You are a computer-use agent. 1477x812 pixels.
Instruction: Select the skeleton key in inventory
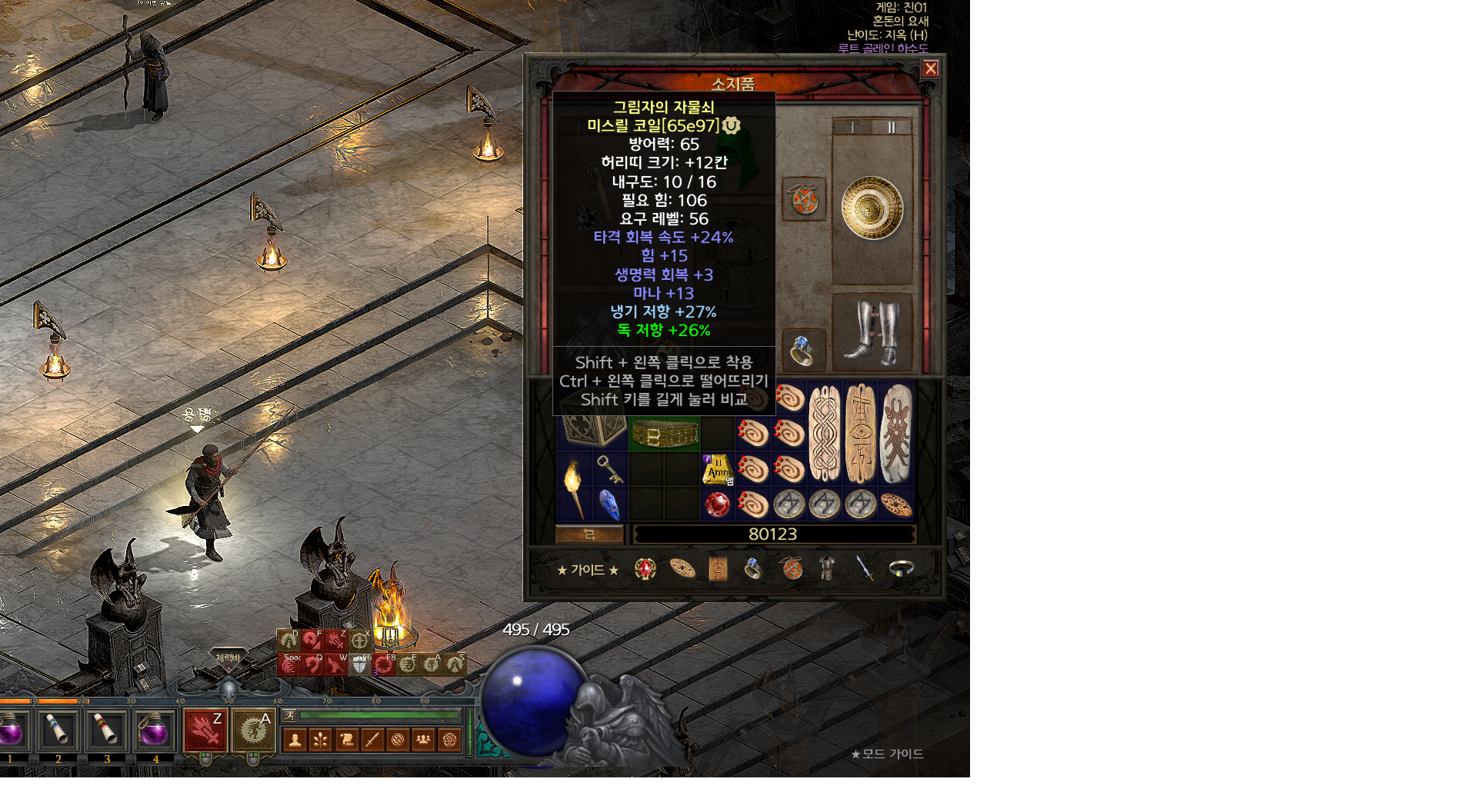click(610, 468)
